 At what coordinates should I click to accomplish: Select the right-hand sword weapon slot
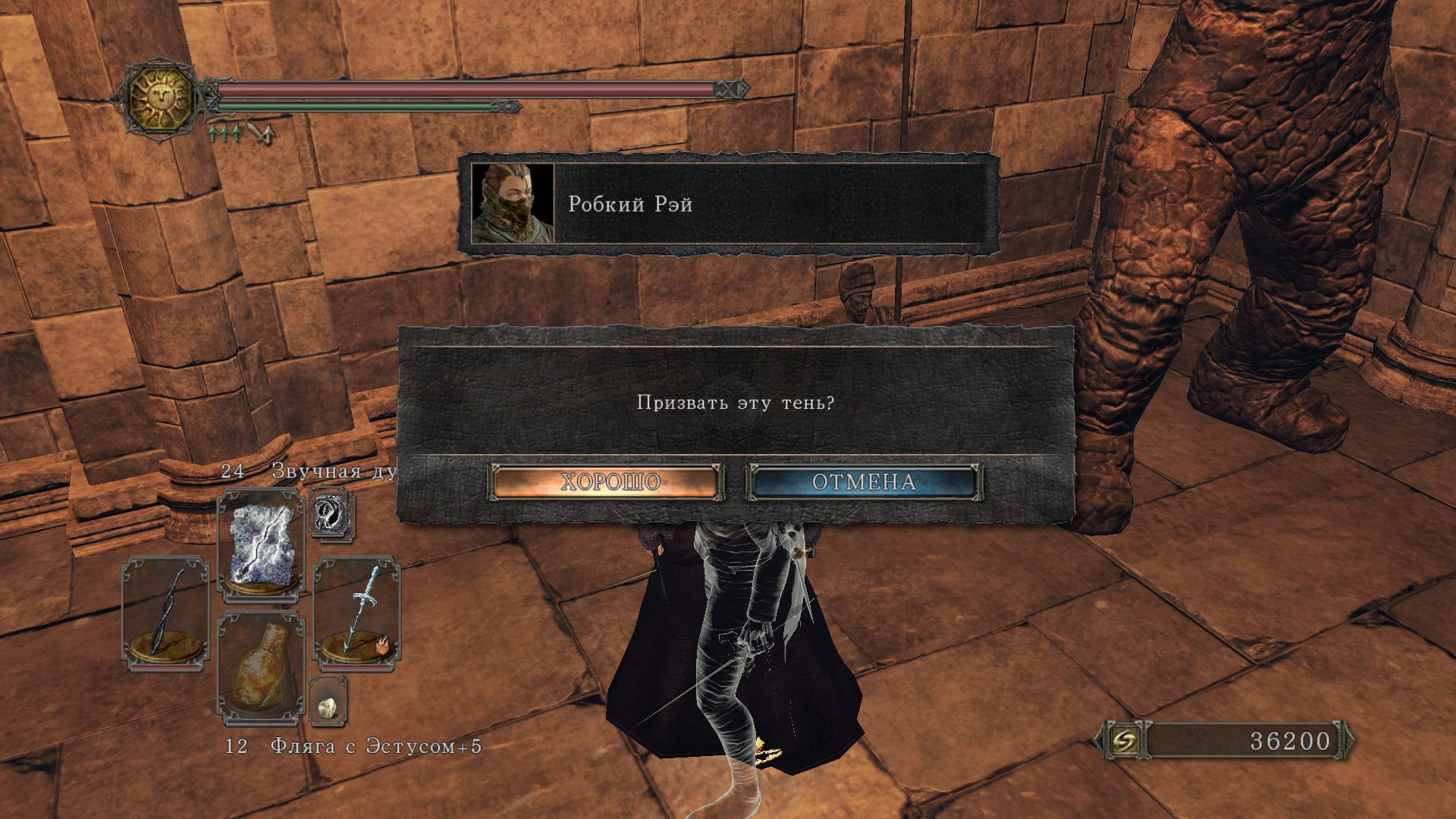[x=356, y=613]
